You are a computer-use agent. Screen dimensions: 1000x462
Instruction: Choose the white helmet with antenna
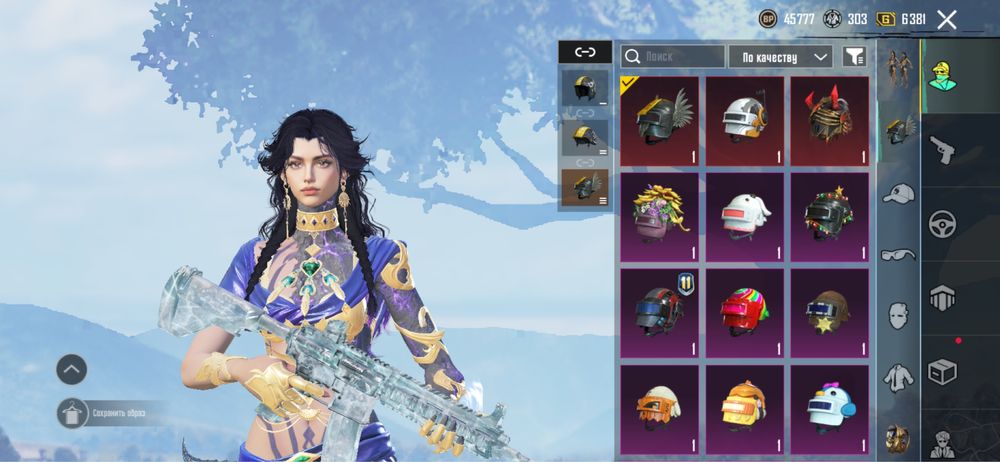coord(745,121)
